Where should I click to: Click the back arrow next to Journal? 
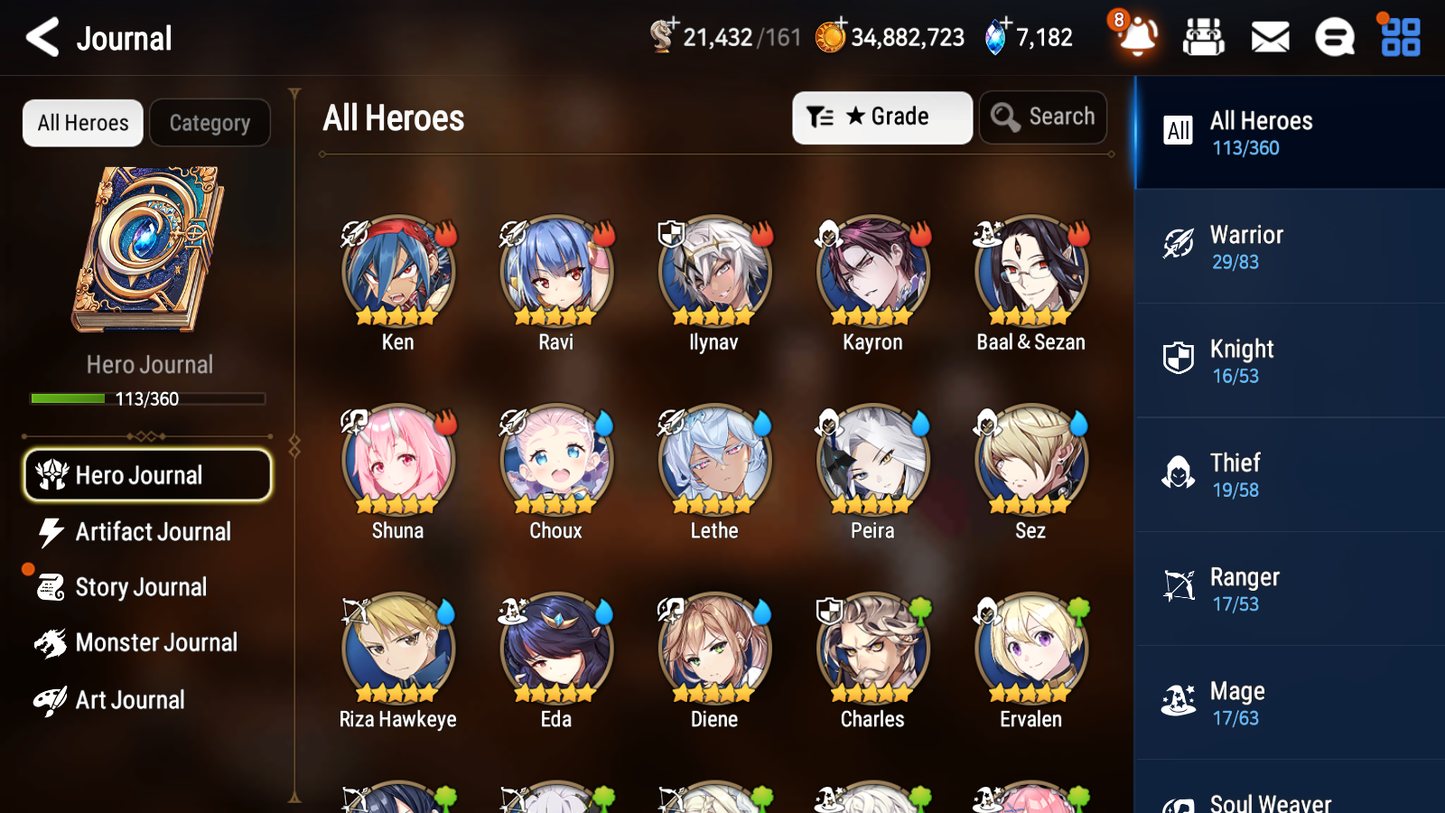41,37
